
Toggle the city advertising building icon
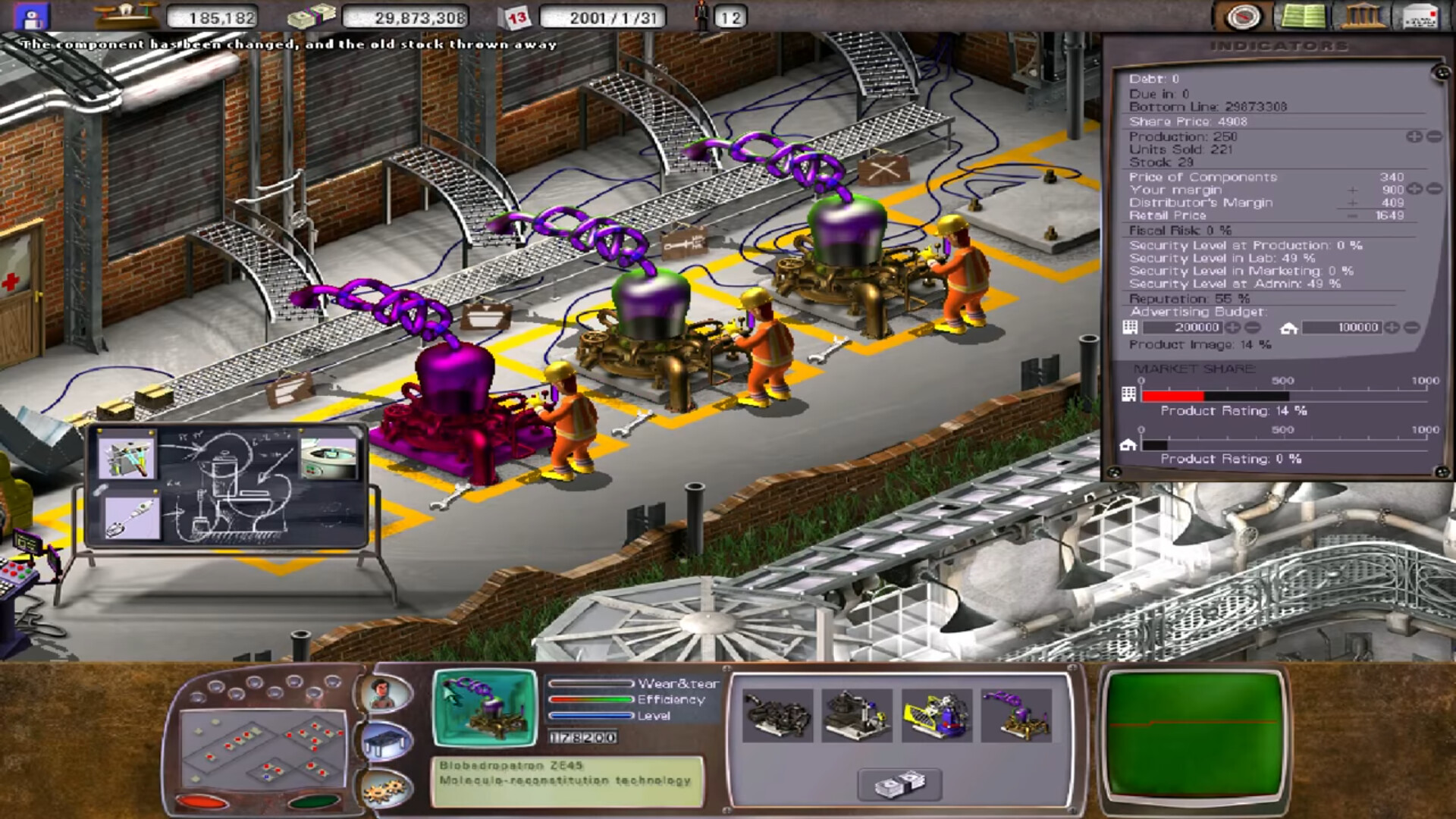tap(1131, 327)
